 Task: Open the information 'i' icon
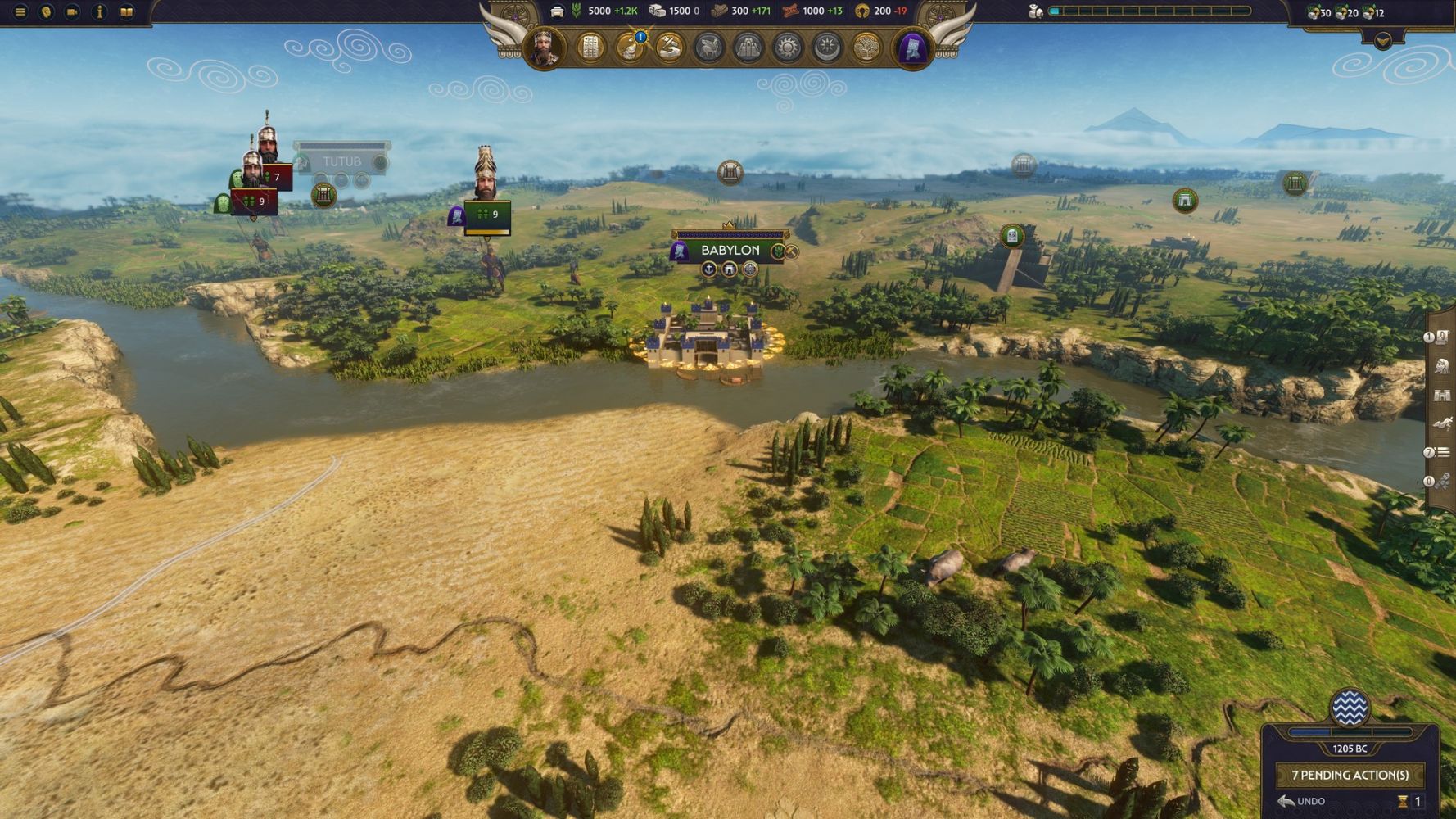99,12
